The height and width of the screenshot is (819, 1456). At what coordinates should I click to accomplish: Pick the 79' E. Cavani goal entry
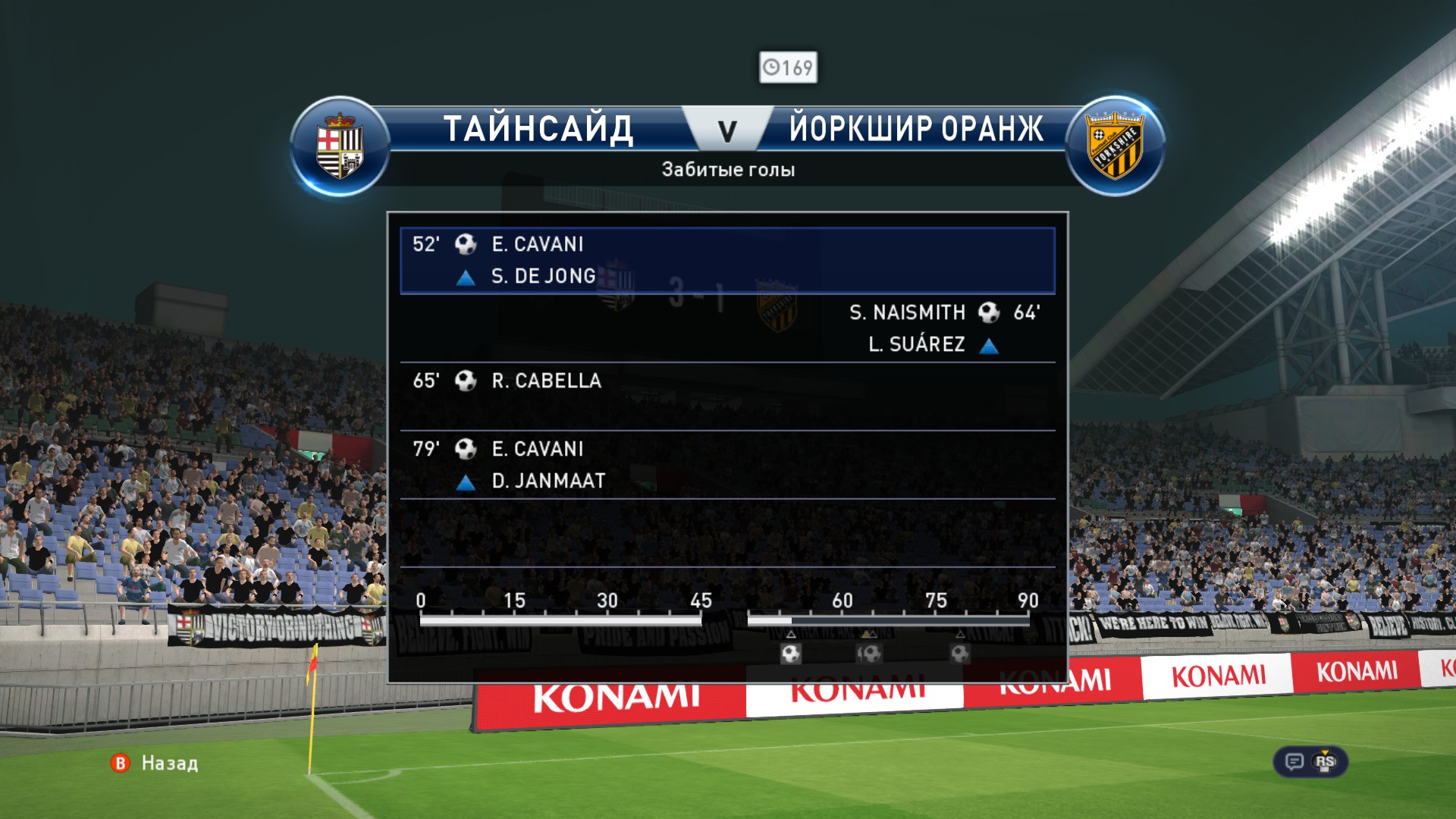(726, 465)
